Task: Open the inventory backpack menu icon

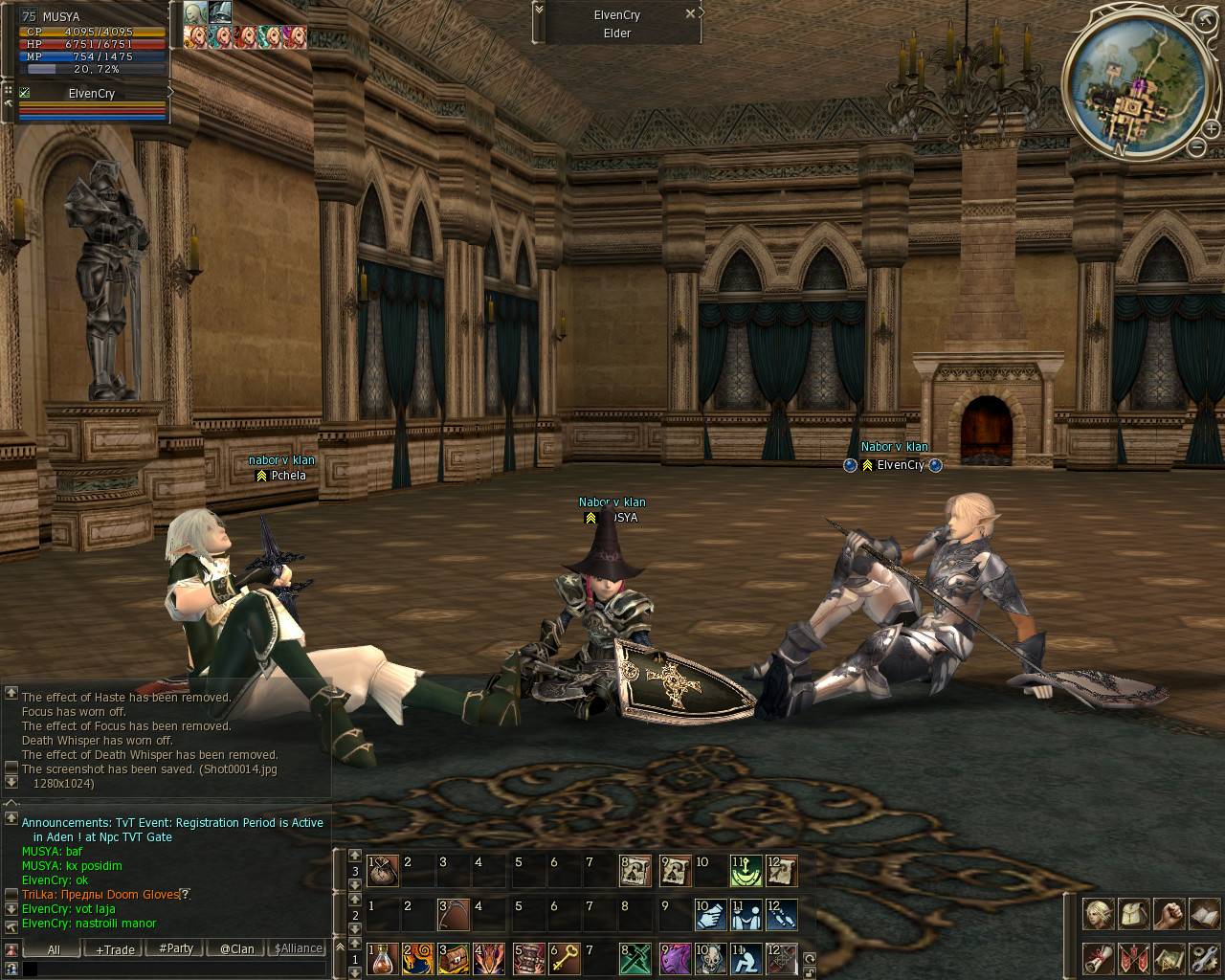Action: click(x=1133, y=915)
